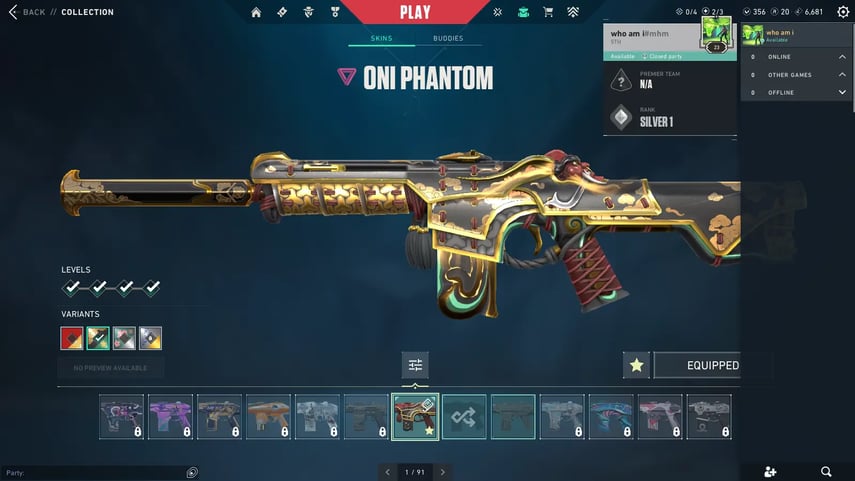Open settings with the gear icon

(841, 12)
